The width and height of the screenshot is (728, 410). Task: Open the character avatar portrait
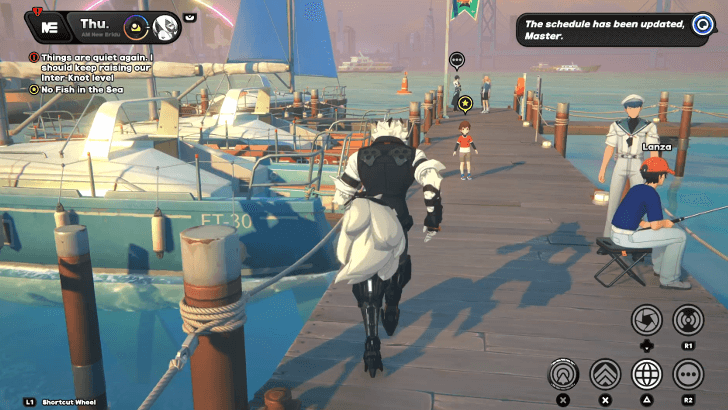(x=165, y=25)
